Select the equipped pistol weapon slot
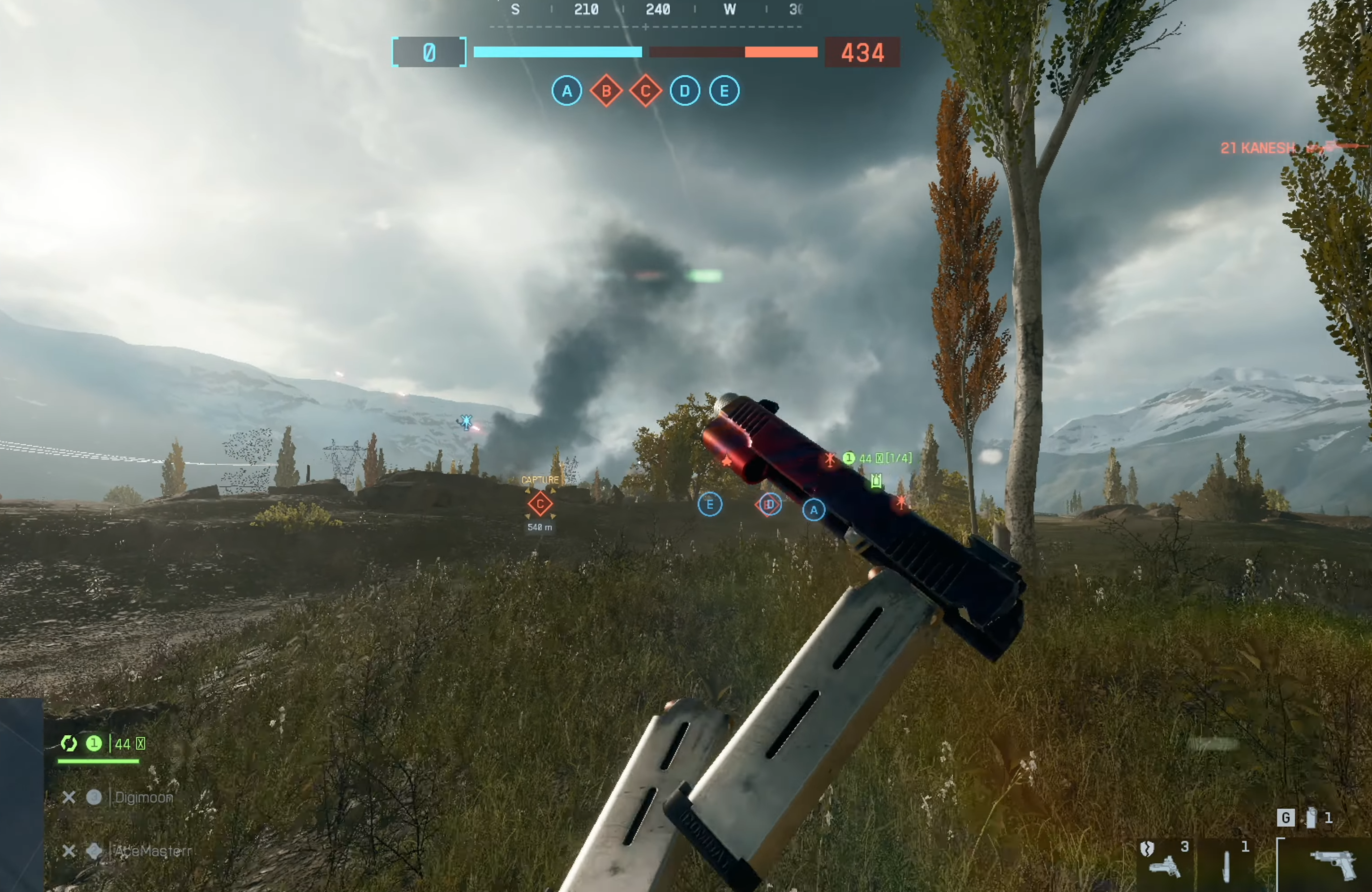Viewport: 1372px width, 892px height. pos(1333,865)
